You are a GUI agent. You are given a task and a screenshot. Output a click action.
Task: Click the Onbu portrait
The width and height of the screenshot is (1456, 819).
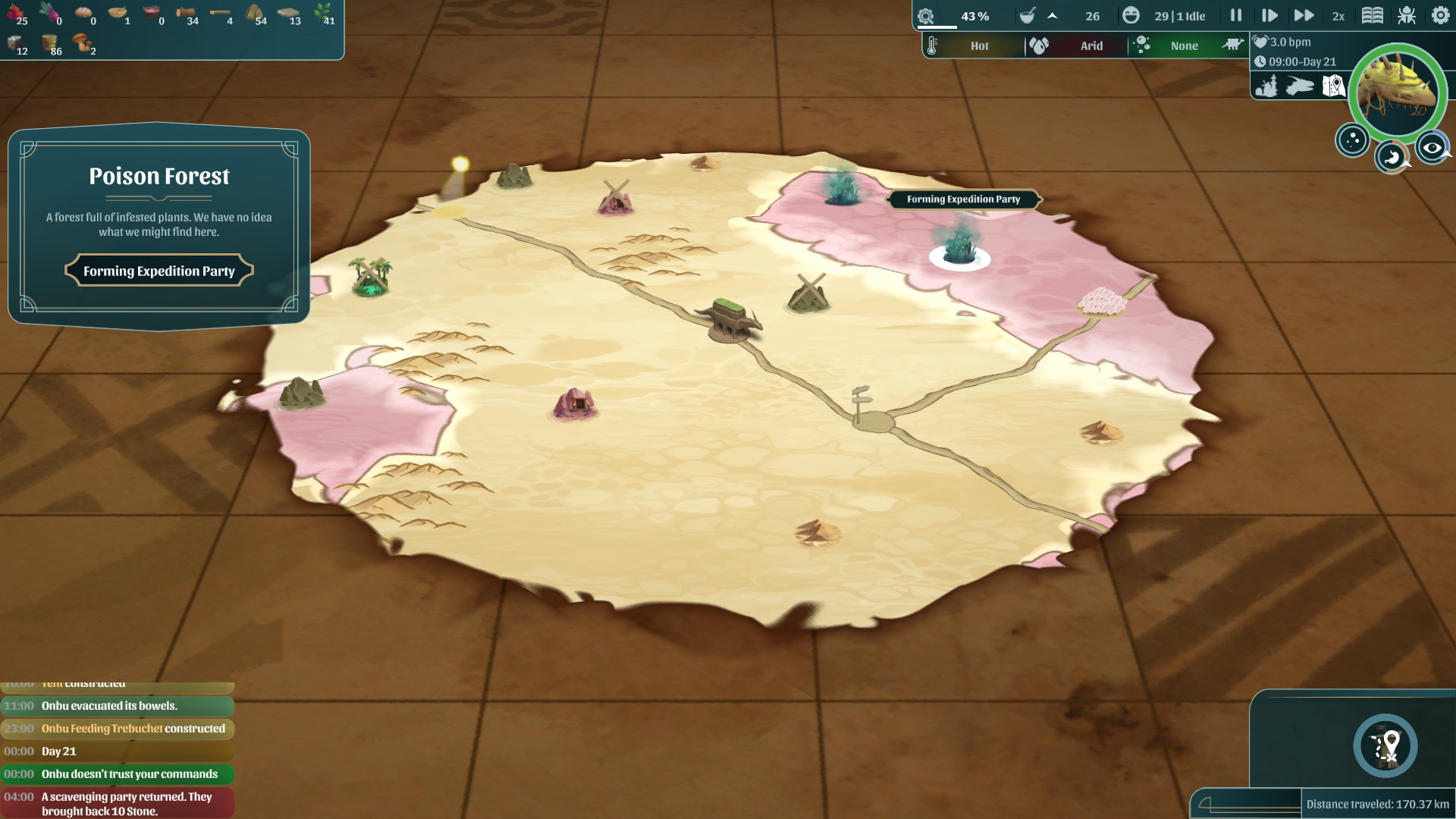click(1397, 93)
